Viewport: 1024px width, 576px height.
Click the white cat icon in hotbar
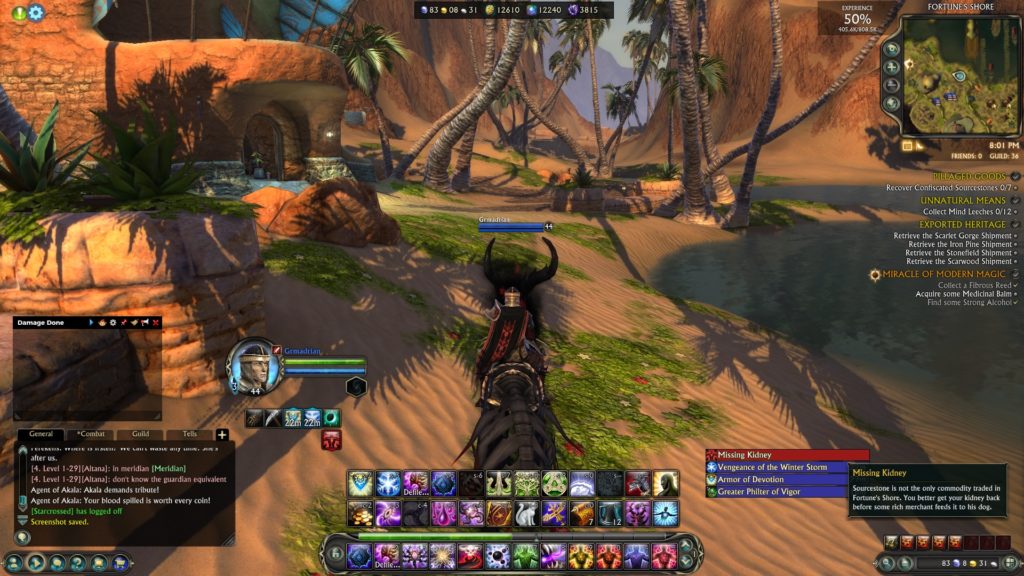click(x=526, y=513)
